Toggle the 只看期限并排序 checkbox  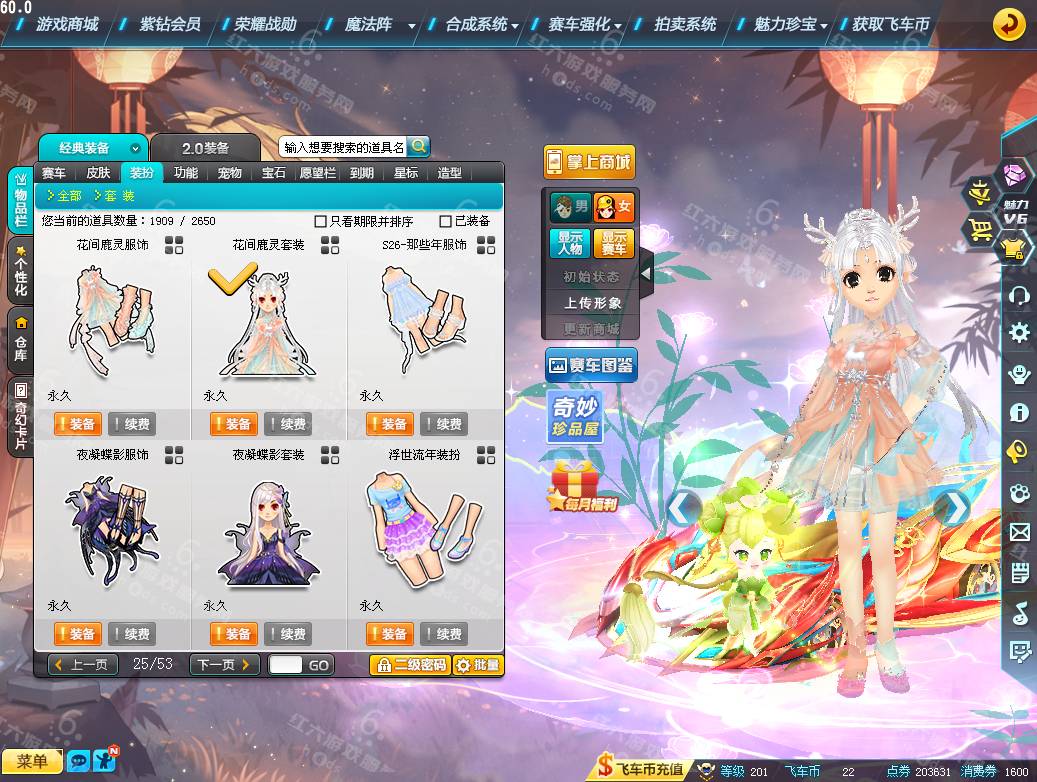[x=321, y=221]
